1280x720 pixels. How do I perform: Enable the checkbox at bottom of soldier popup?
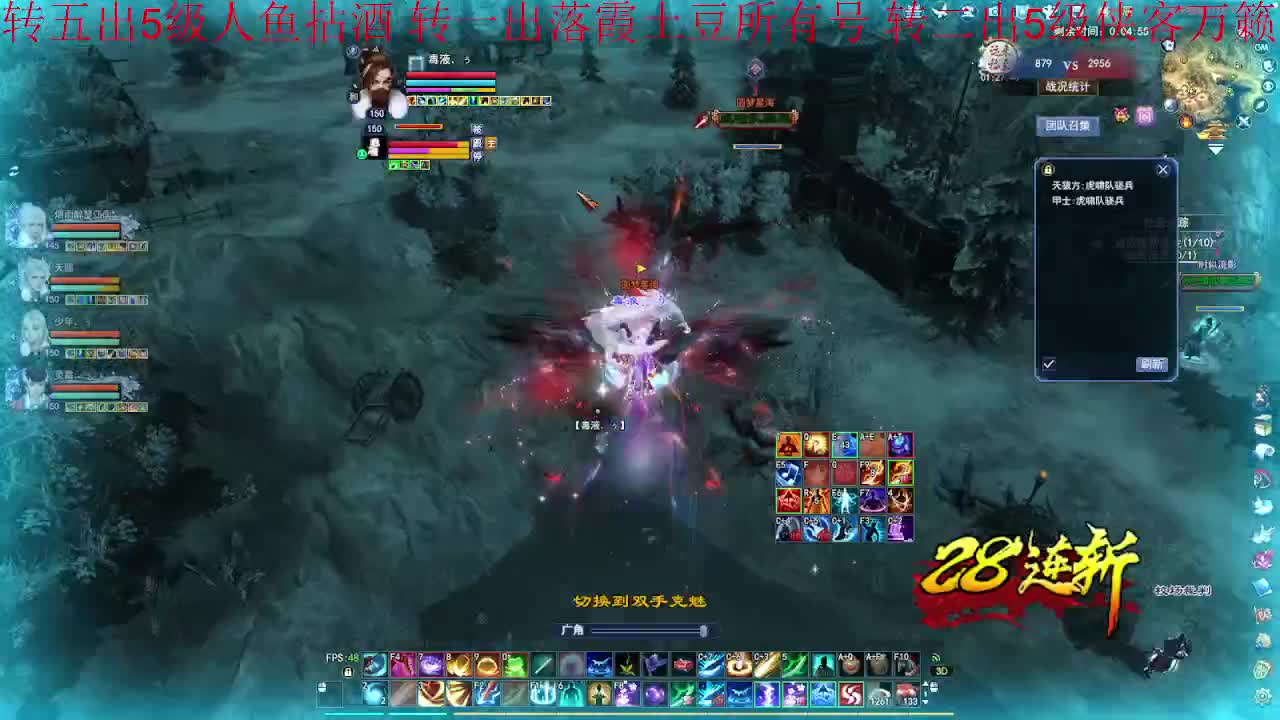click(1048, 363)
